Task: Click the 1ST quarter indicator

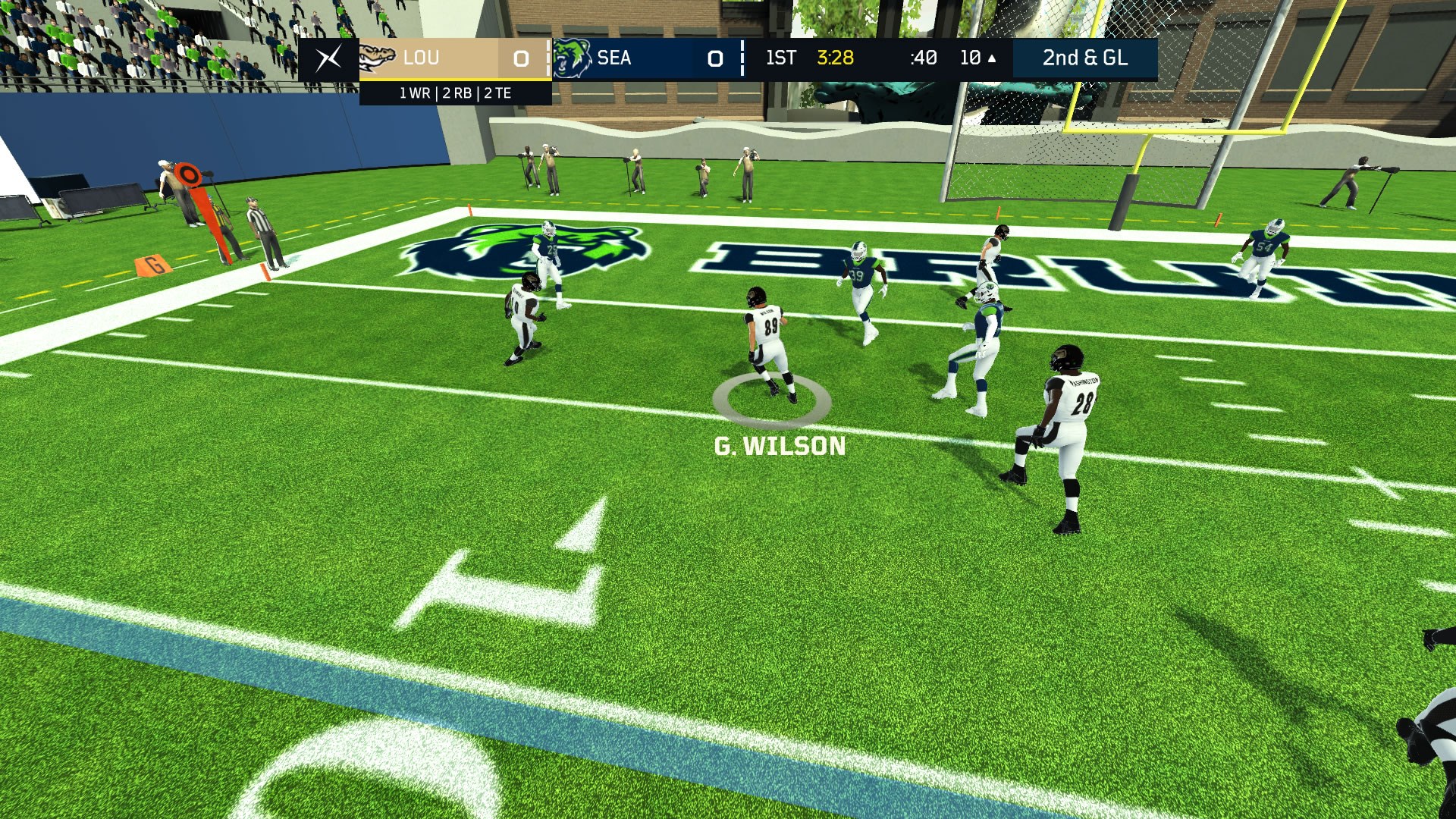Action: (780, 58)
